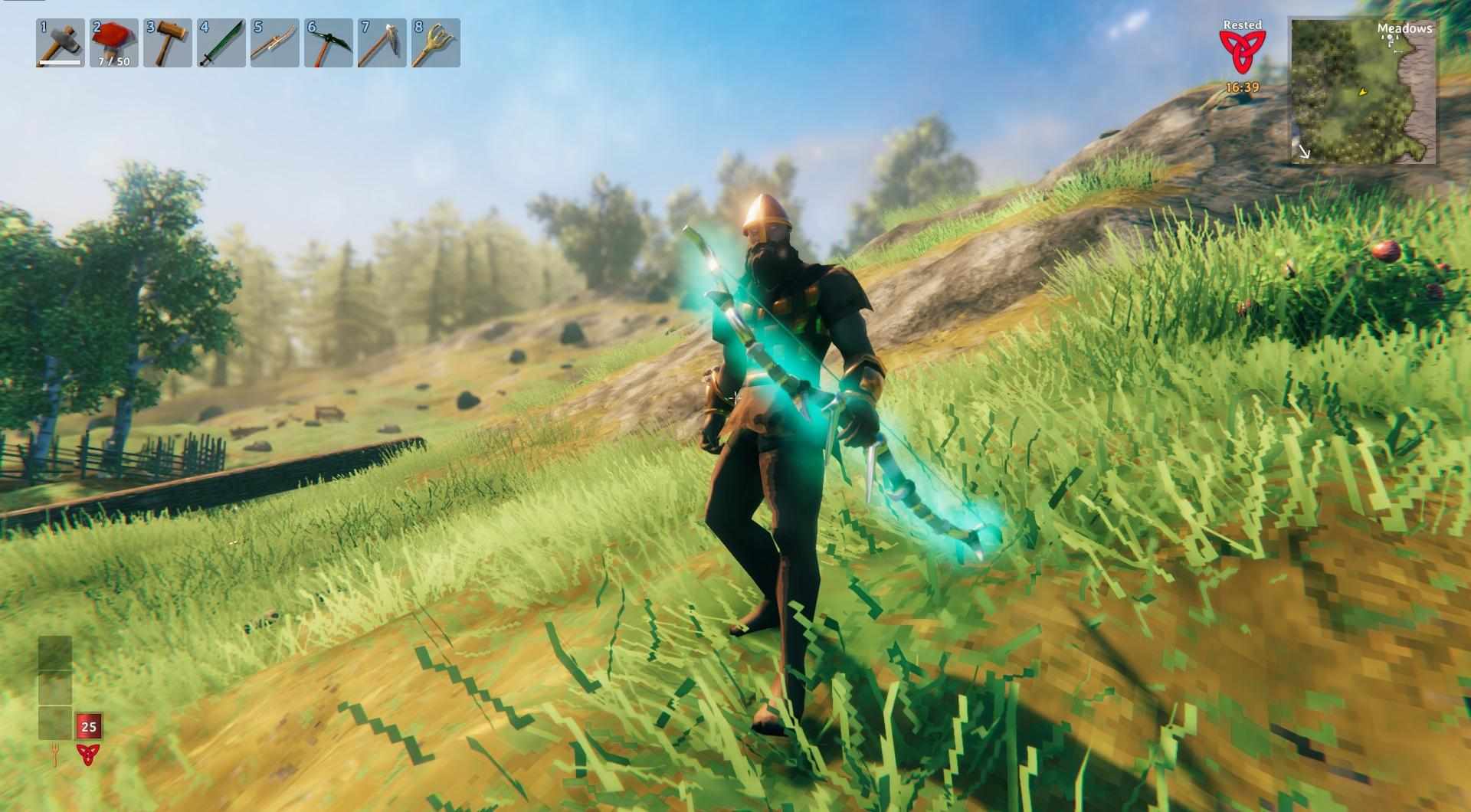Open the Meadows minimap
The height and width of the screenshot is (812, 1471).
pyautogui.click(x=1364, y=92)
